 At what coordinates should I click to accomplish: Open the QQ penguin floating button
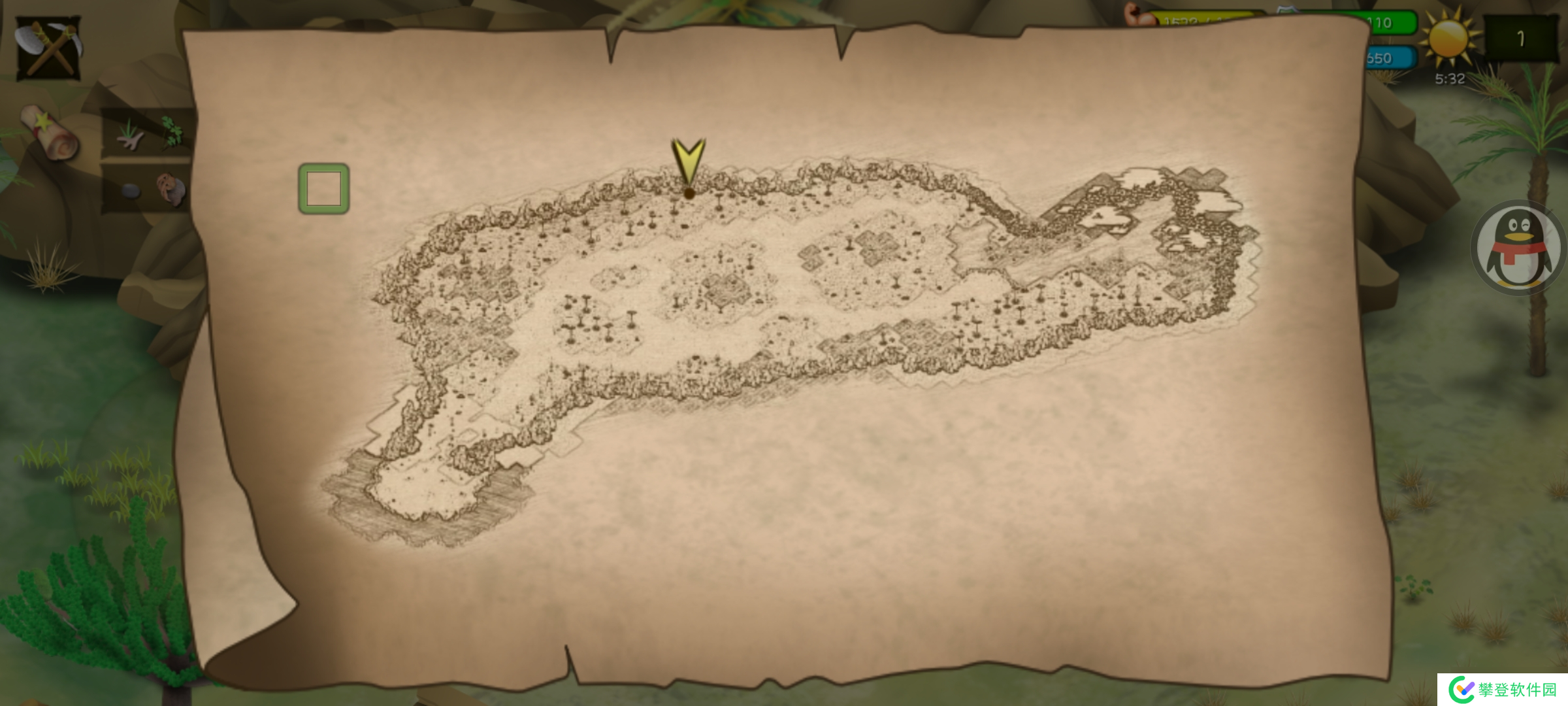(1518, 248)
